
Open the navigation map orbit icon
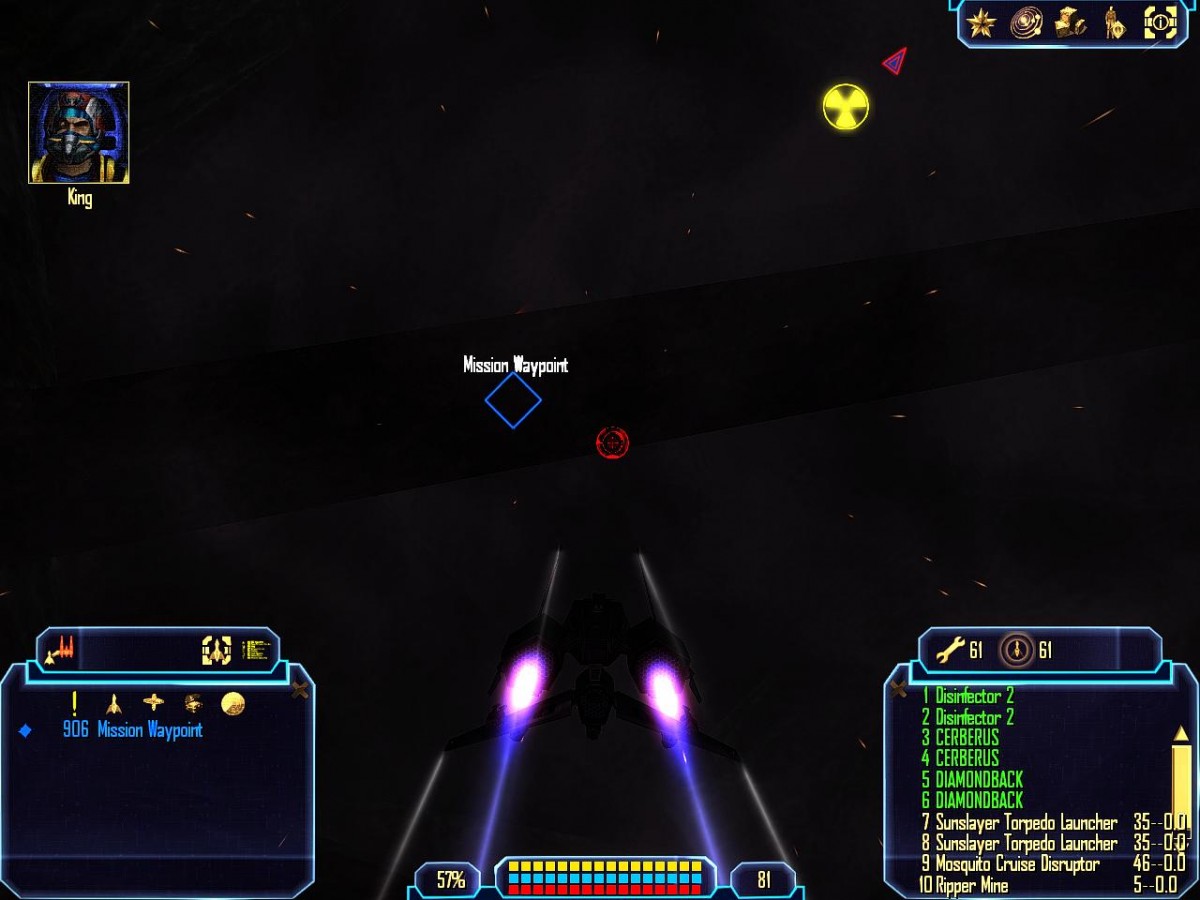coord(1026,22)
